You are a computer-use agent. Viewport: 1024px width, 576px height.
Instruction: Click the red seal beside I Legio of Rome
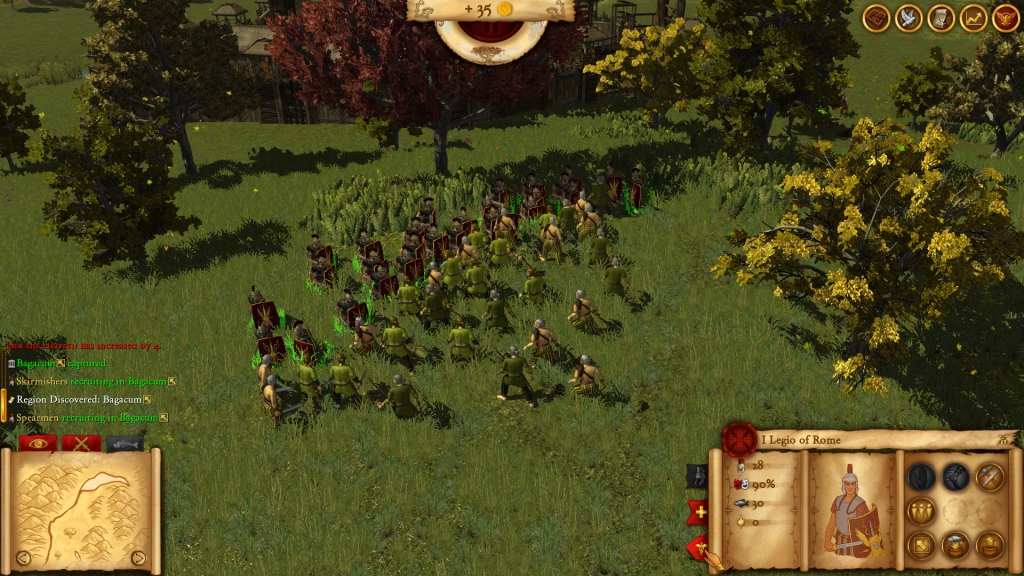point(740,438)
